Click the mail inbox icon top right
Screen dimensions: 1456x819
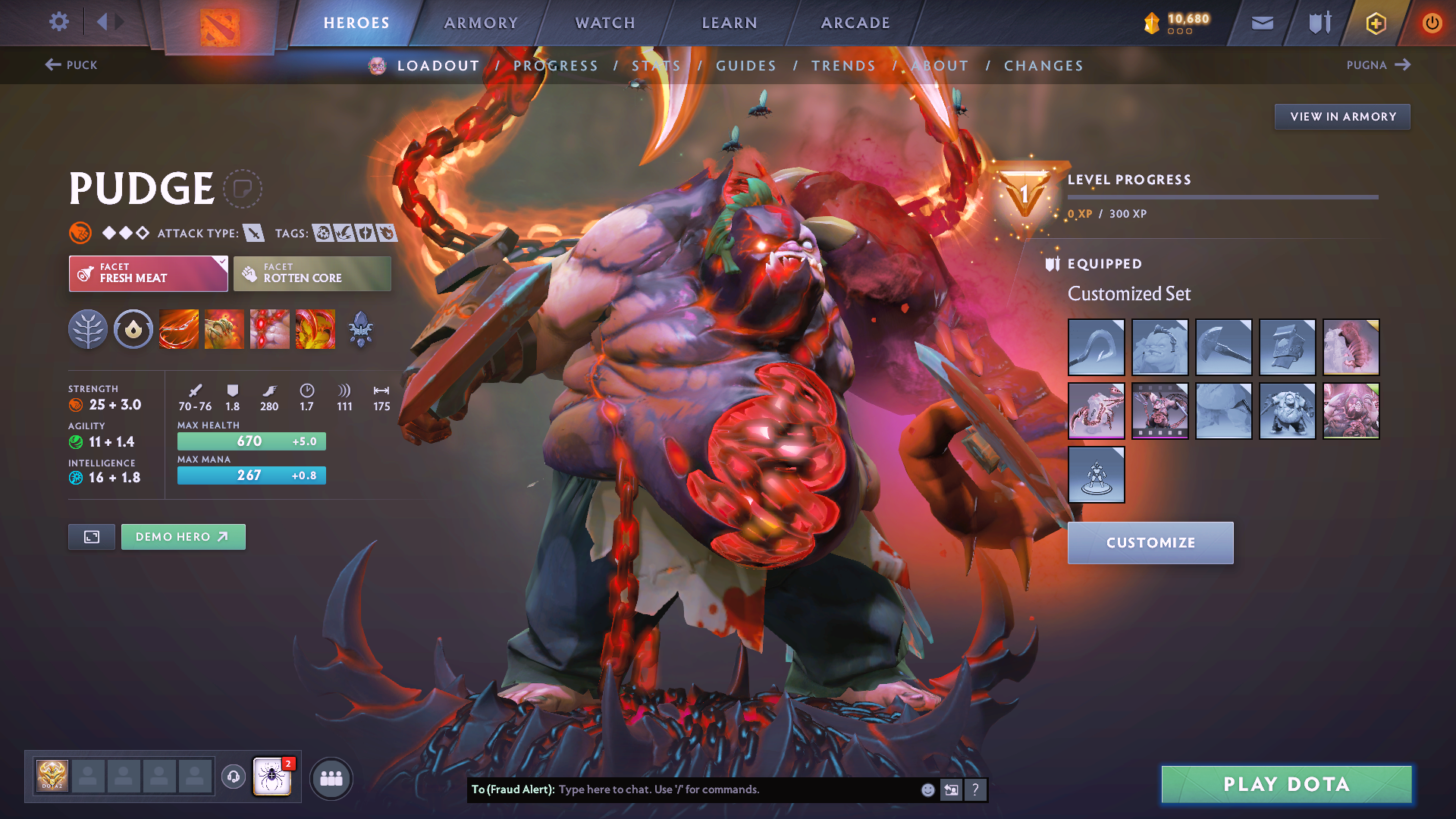tap(1262, 23)
